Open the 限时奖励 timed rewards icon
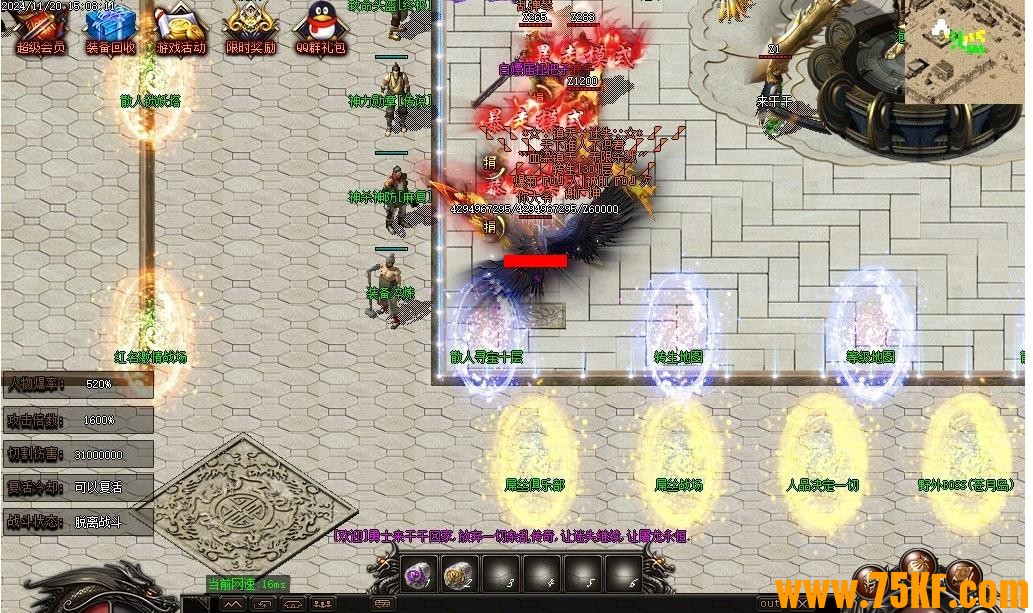 click(251, 27)
